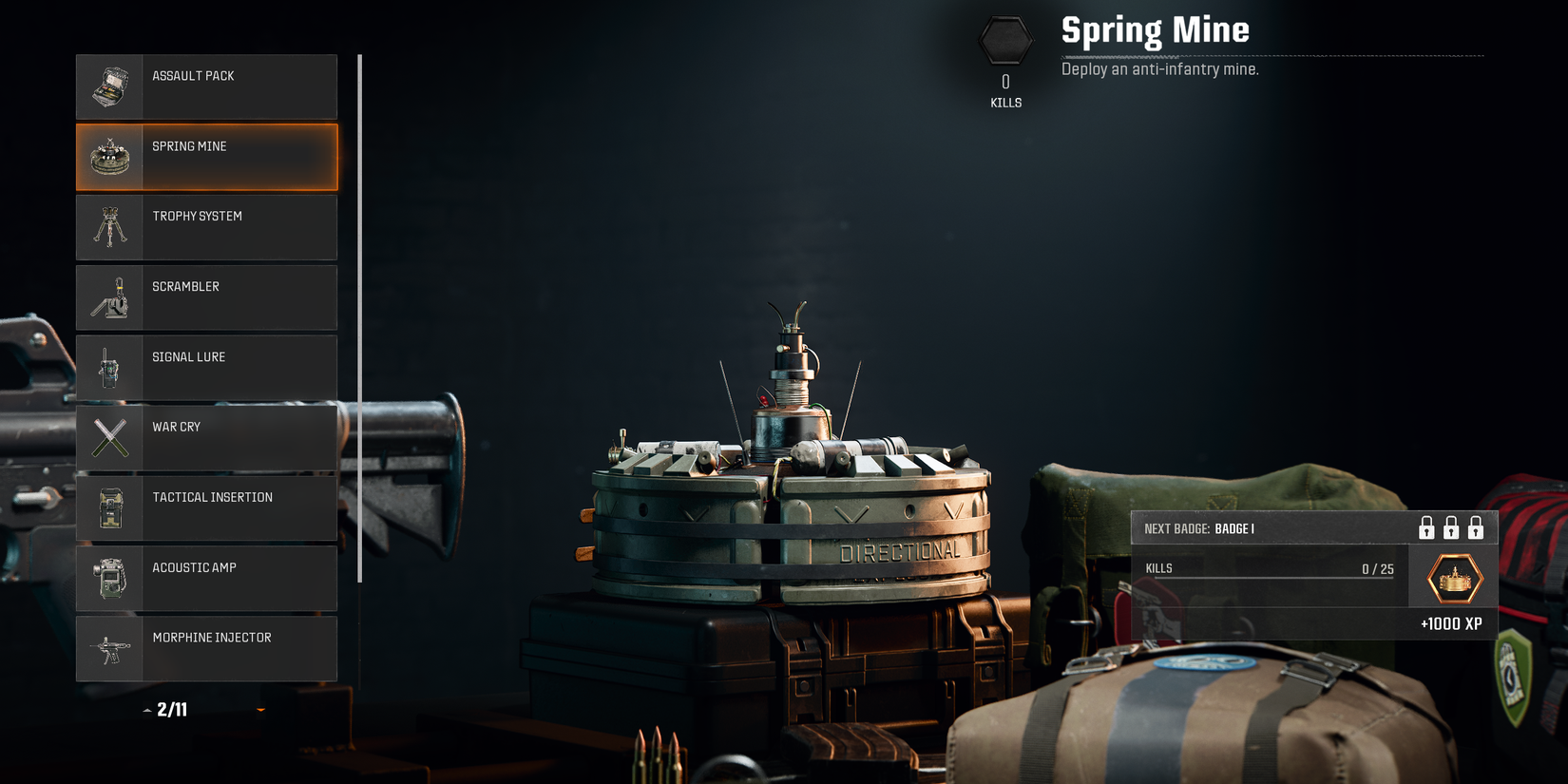
Task: Click the Kills hexagon under Spring Mine title
Action: click(x=1004, y=39)
